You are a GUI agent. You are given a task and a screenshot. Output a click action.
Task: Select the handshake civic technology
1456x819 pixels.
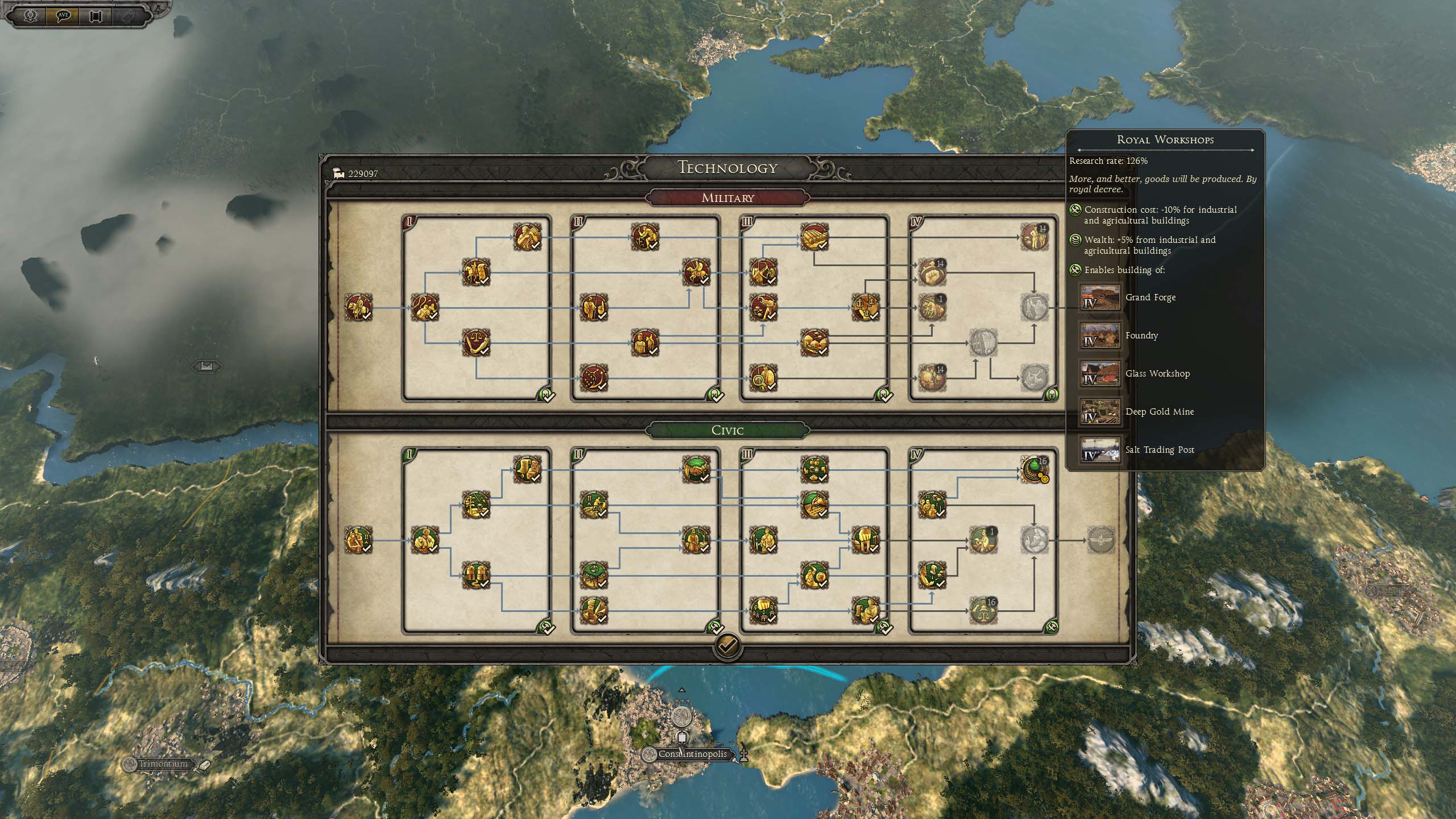696,470
